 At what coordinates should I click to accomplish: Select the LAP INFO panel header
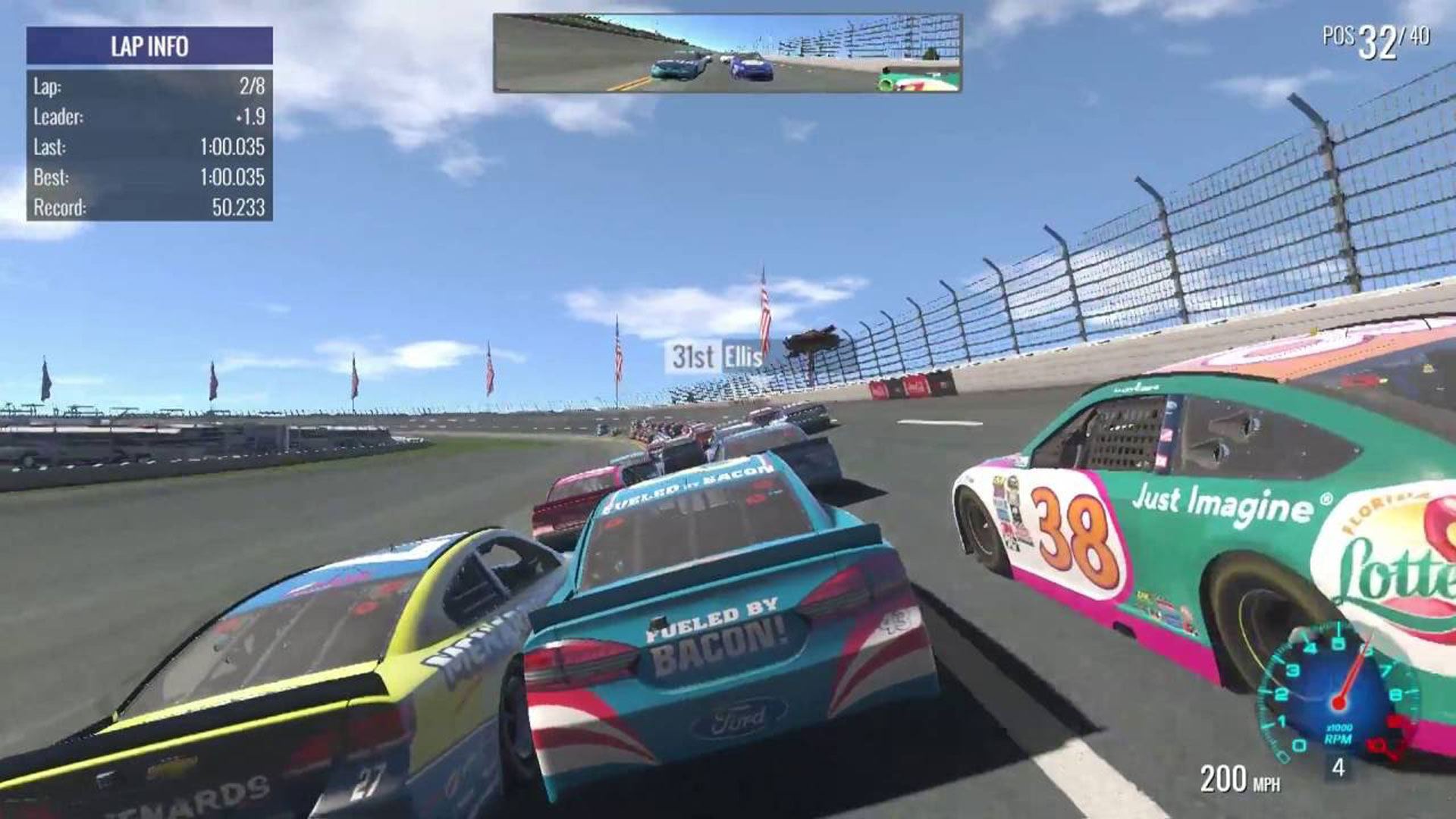pos(149,46)
